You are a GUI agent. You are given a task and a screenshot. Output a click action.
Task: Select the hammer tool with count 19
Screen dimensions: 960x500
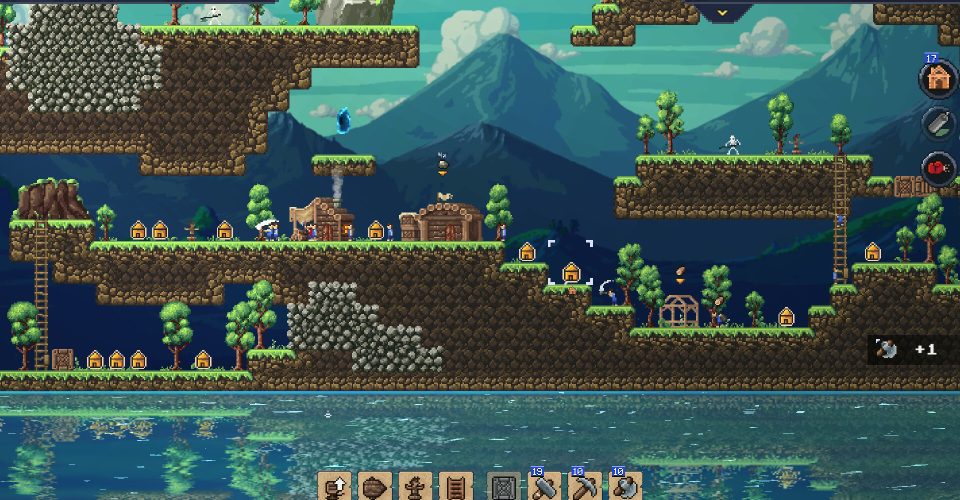point(545,487)
